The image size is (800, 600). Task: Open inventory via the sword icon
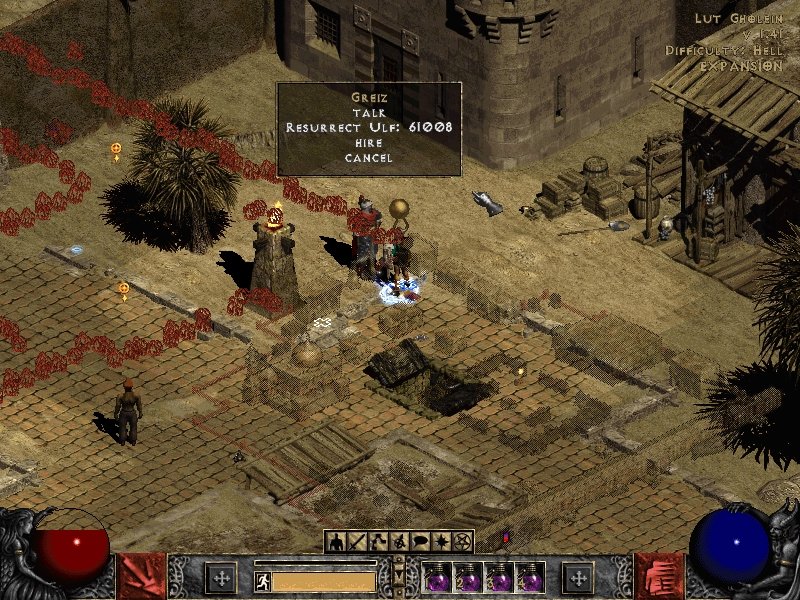357,541
